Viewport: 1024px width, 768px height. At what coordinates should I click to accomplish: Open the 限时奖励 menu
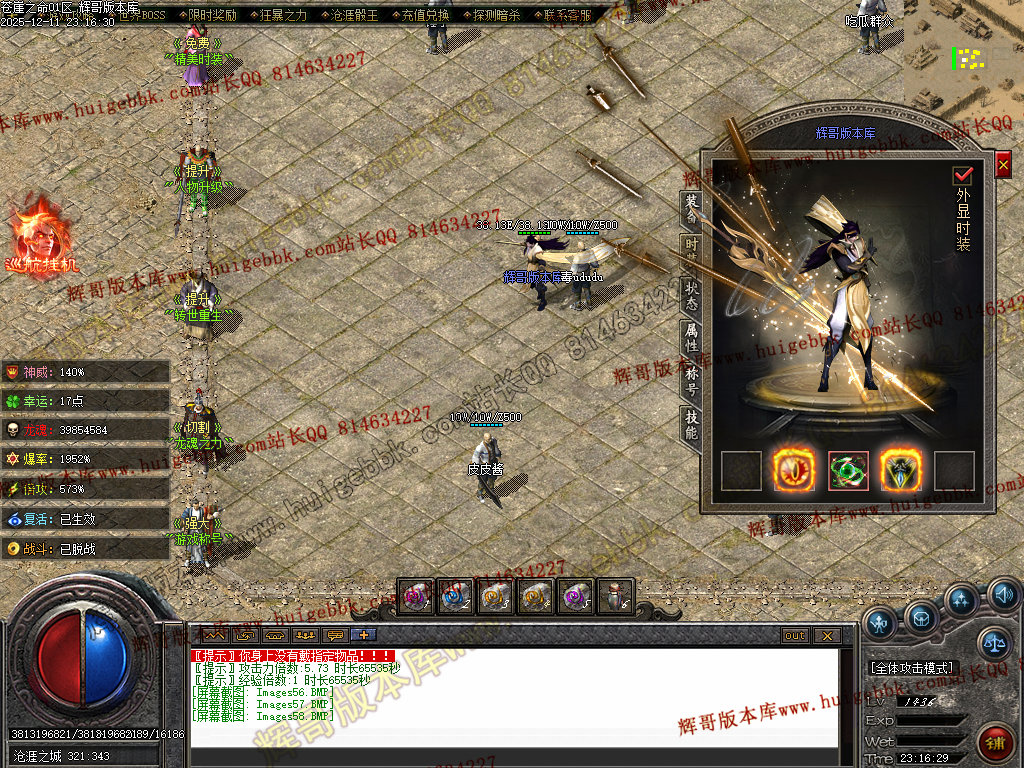point(212,15)
